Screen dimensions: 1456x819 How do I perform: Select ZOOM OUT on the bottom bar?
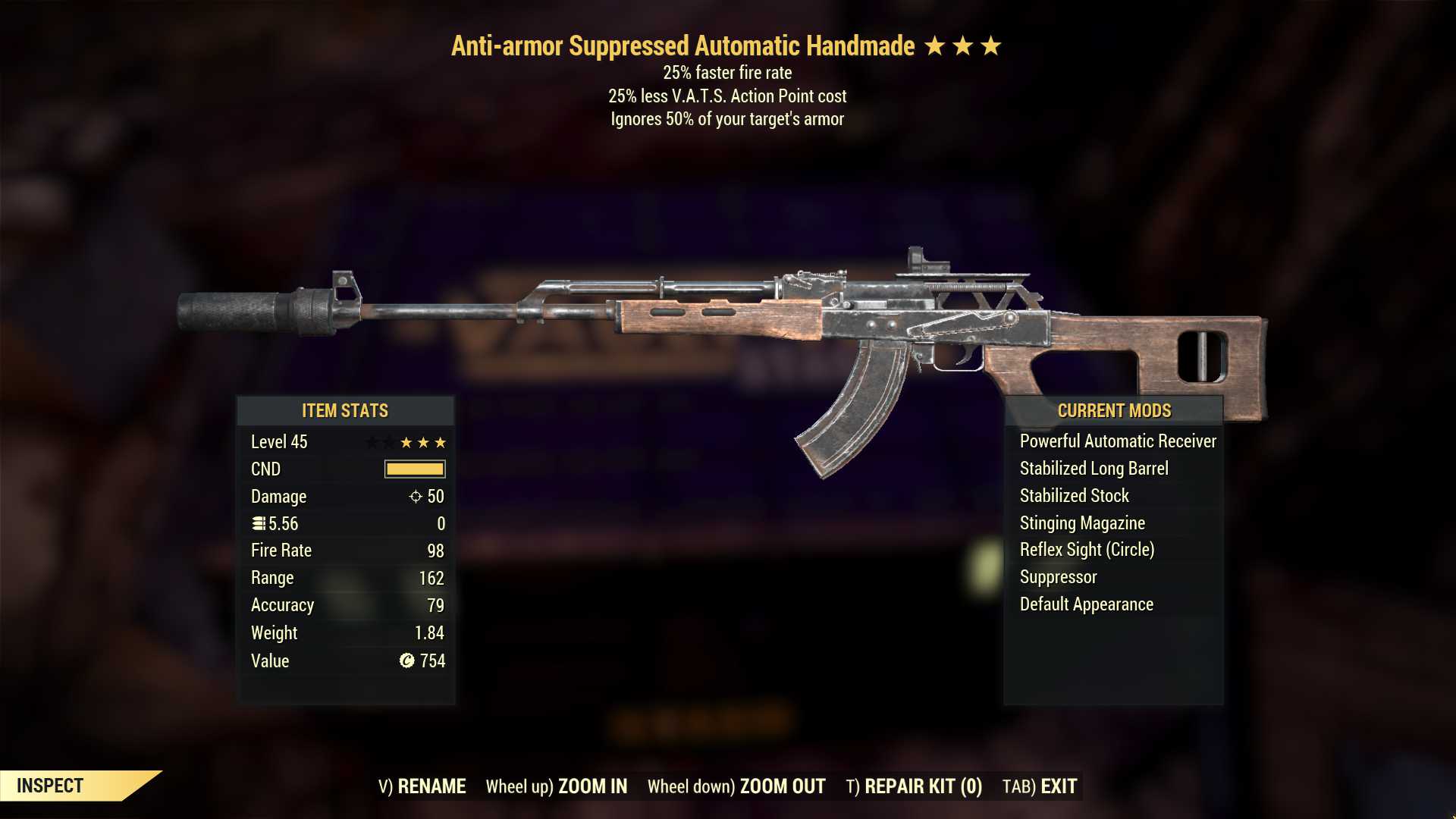736,786
